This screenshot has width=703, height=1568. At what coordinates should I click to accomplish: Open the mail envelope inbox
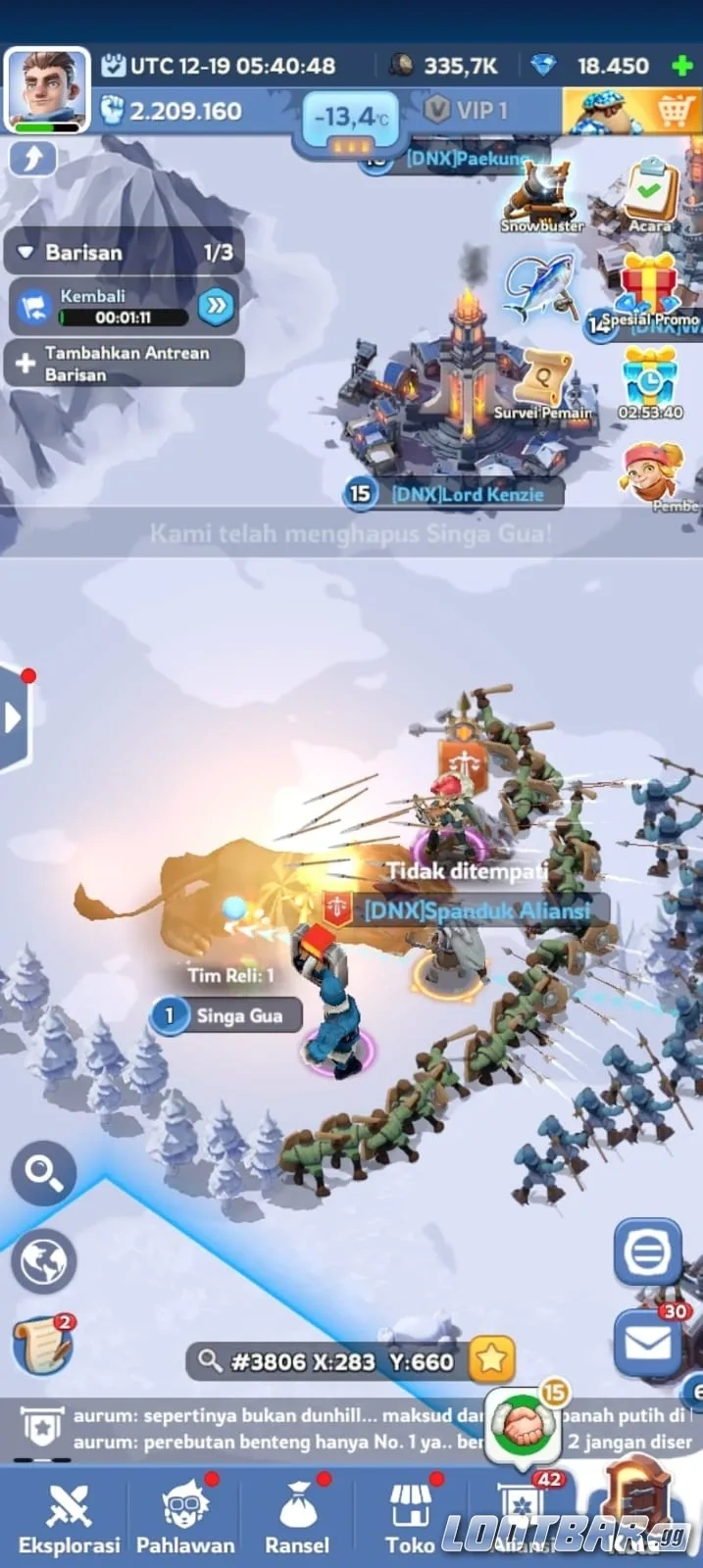tap(647, 1342)
